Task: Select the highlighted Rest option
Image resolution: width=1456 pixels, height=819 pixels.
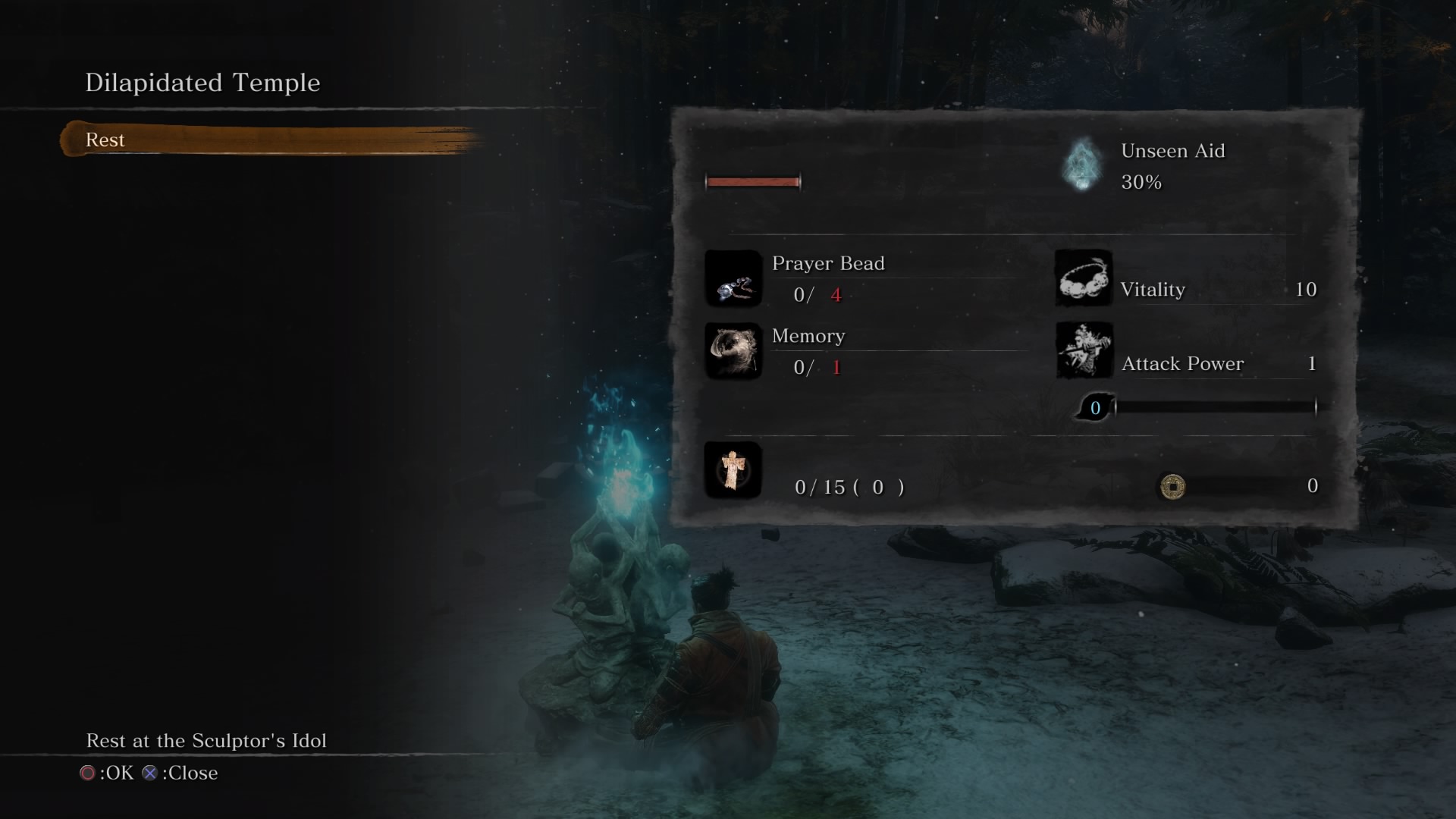Action: (106, 140)
